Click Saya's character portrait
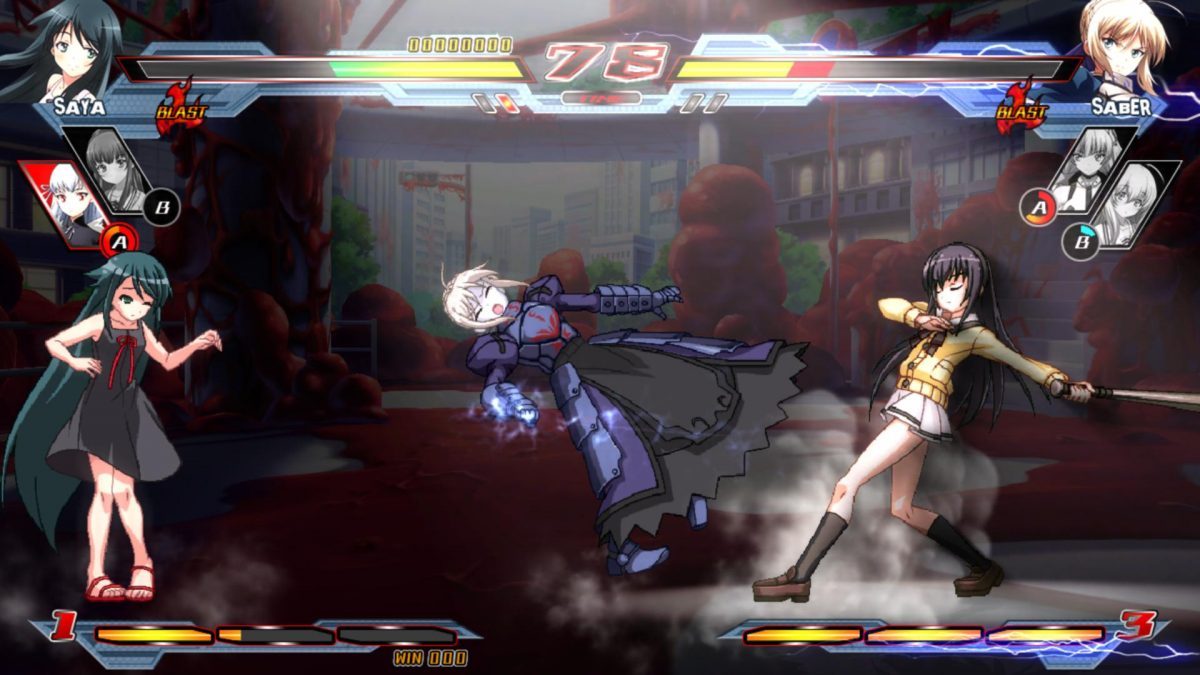 (62, 45)
